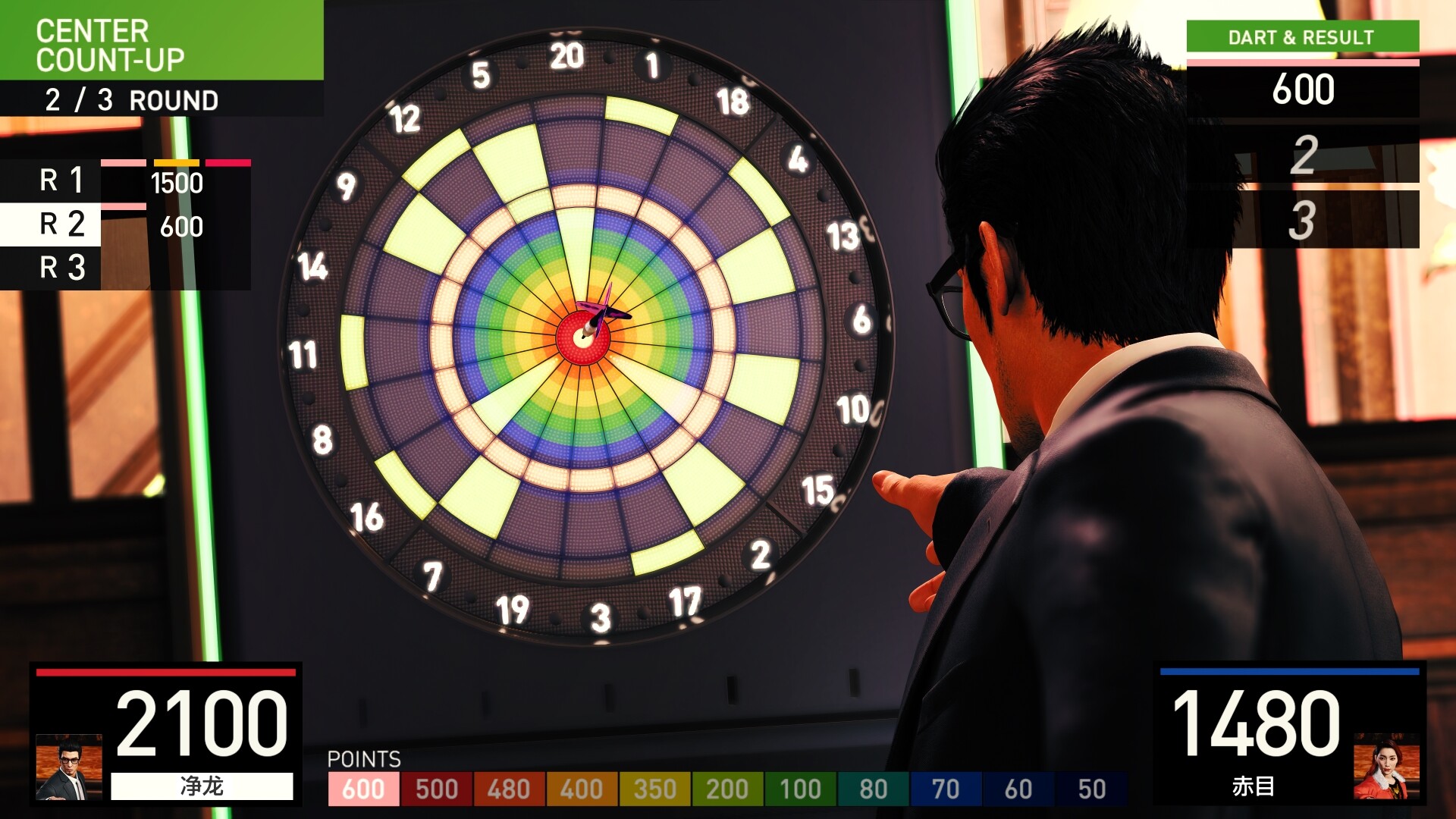Open the 2 / 3 ROUND indicator
Image resolution: width=1456 pixels, height=819 pixels.
click(x=130, y=99)
